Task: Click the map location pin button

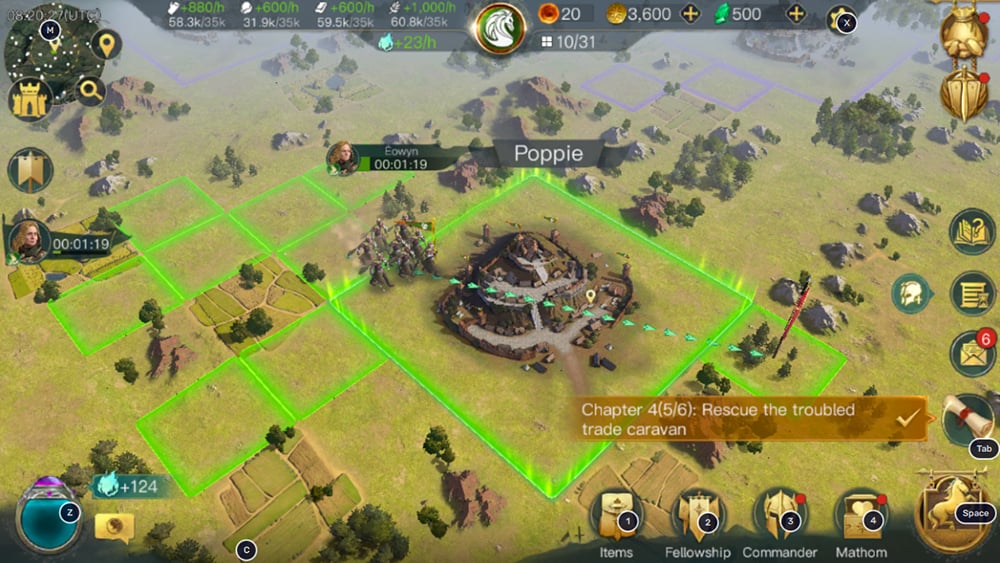Action: coord(106,44)
